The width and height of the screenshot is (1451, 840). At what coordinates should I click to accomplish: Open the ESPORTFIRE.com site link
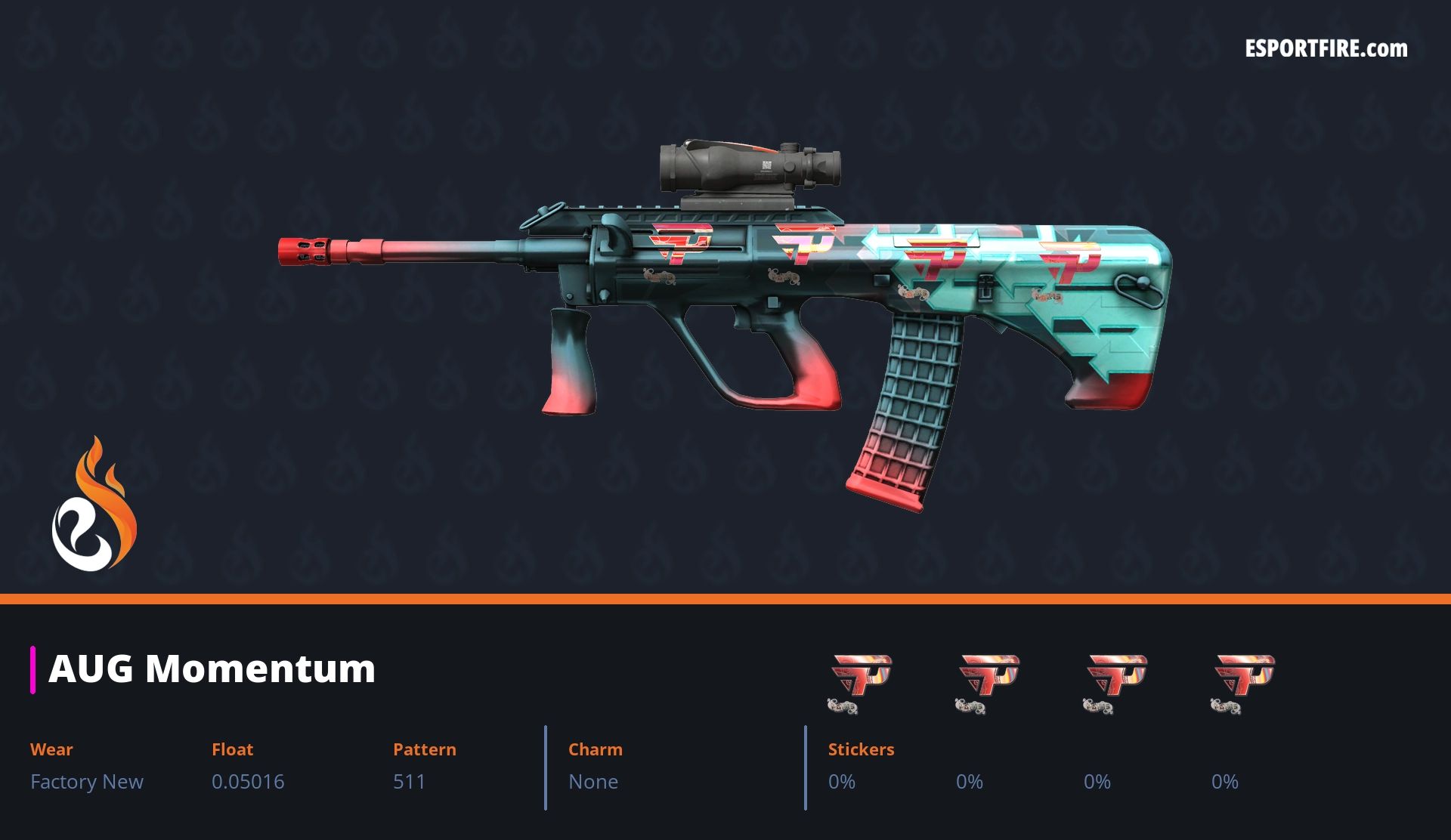click(x=1326, y=49)
